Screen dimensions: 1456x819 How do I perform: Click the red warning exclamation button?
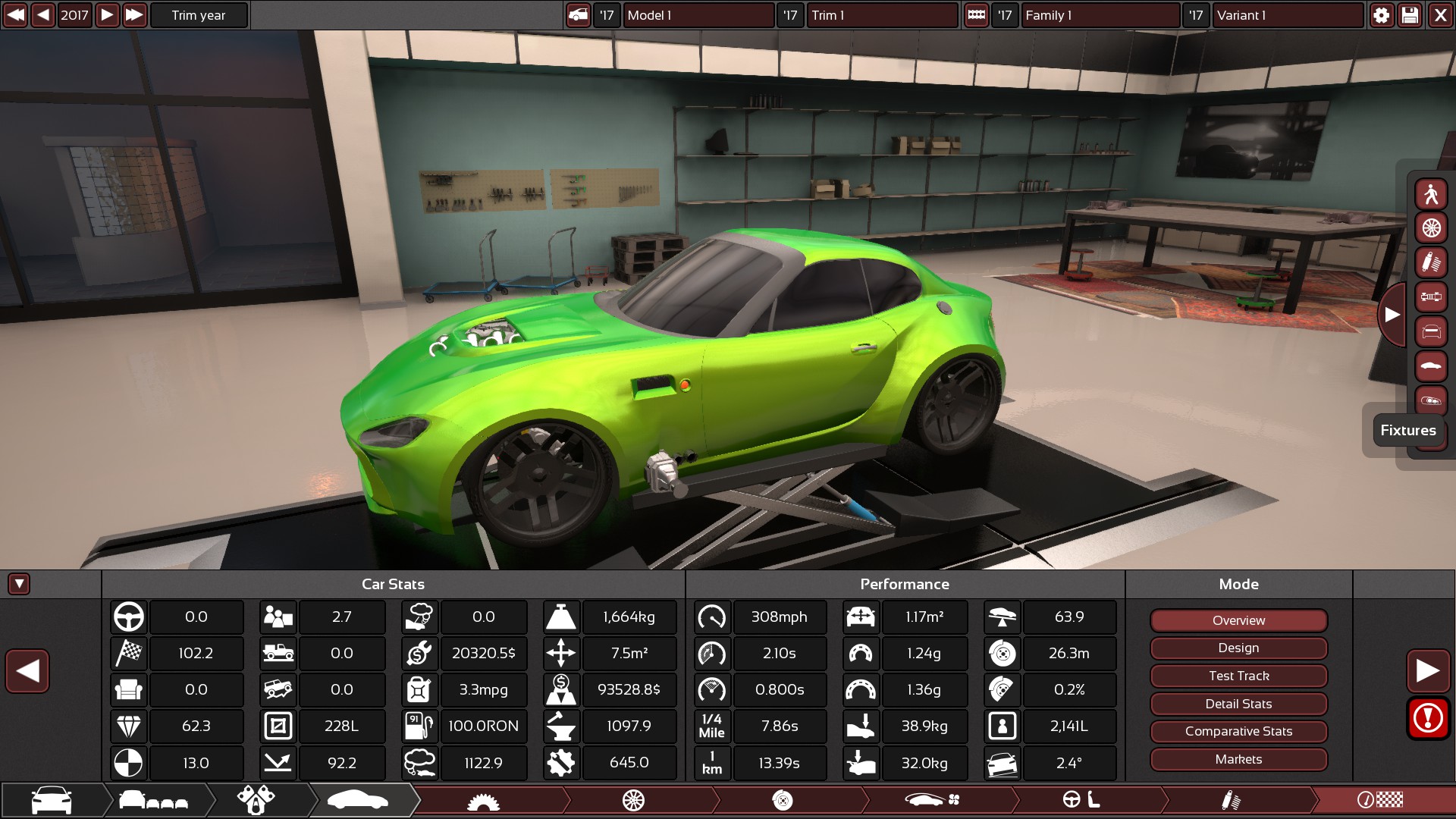coord(1428,717)
